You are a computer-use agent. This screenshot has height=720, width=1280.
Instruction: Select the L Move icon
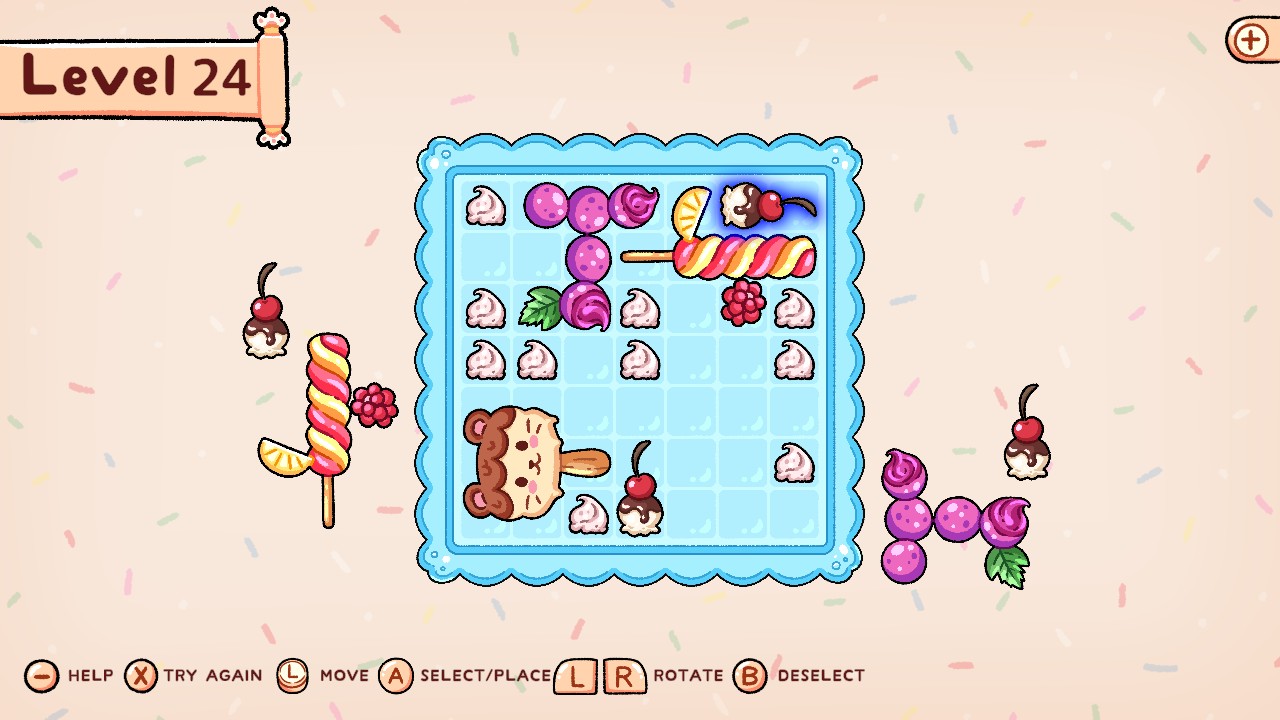pyautogui.click(x=292, y=676)
